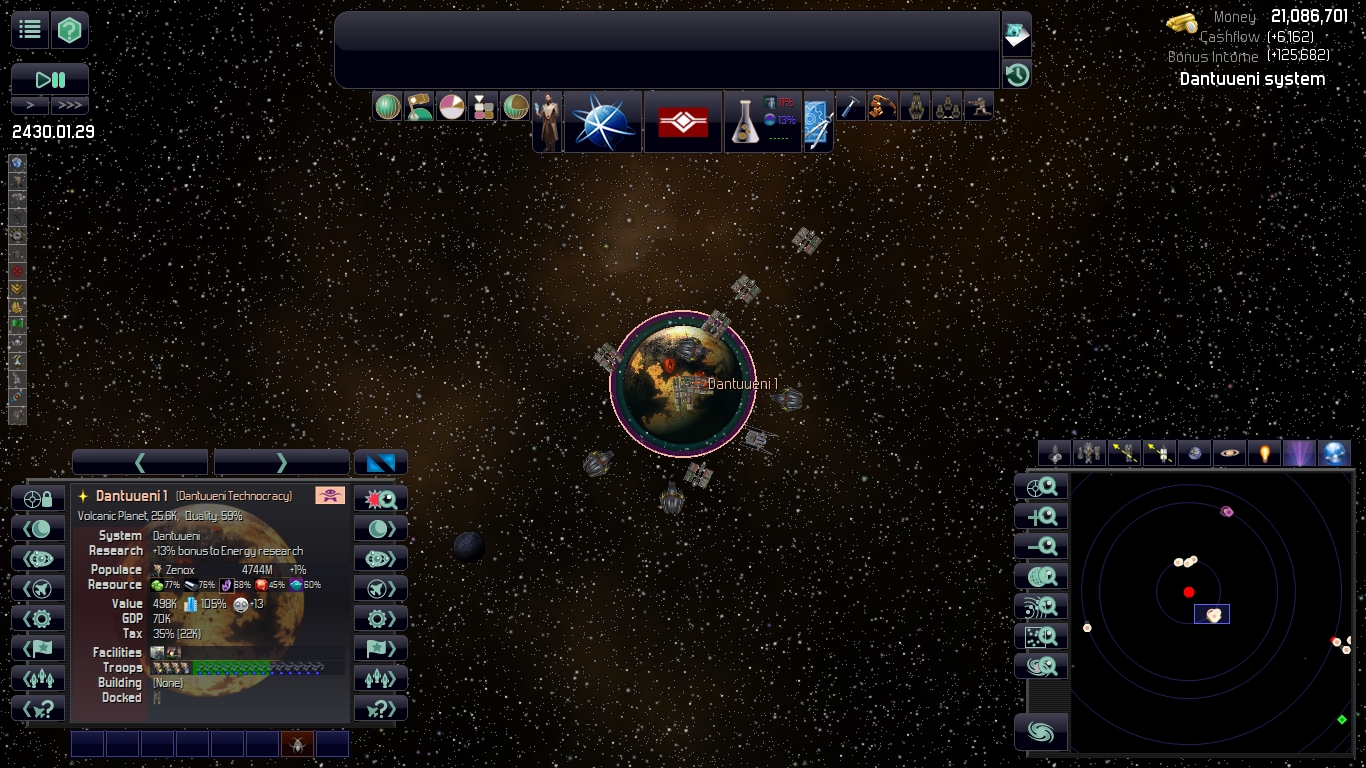
Task: Cycle to previous military ship button
Action: point(38,588)
